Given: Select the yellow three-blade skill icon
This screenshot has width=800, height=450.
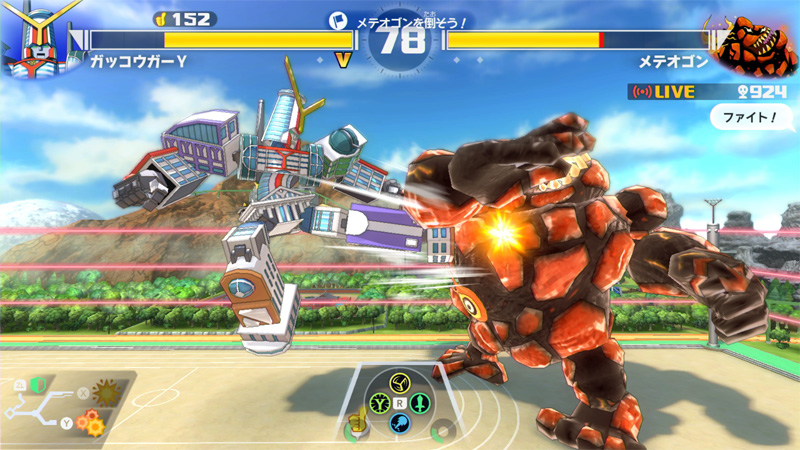Looking at the screenshot, I should coord(399,383).
